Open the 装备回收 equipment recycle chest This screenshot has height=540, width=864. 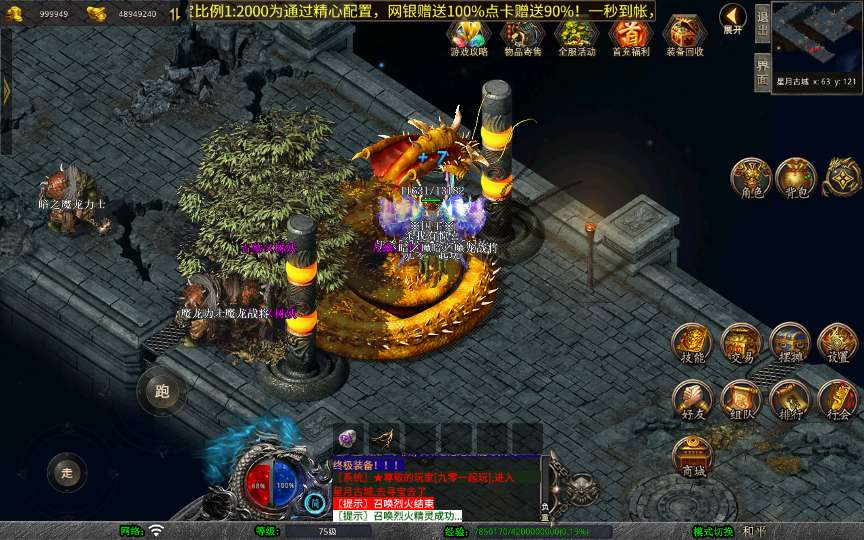[685, 36]
